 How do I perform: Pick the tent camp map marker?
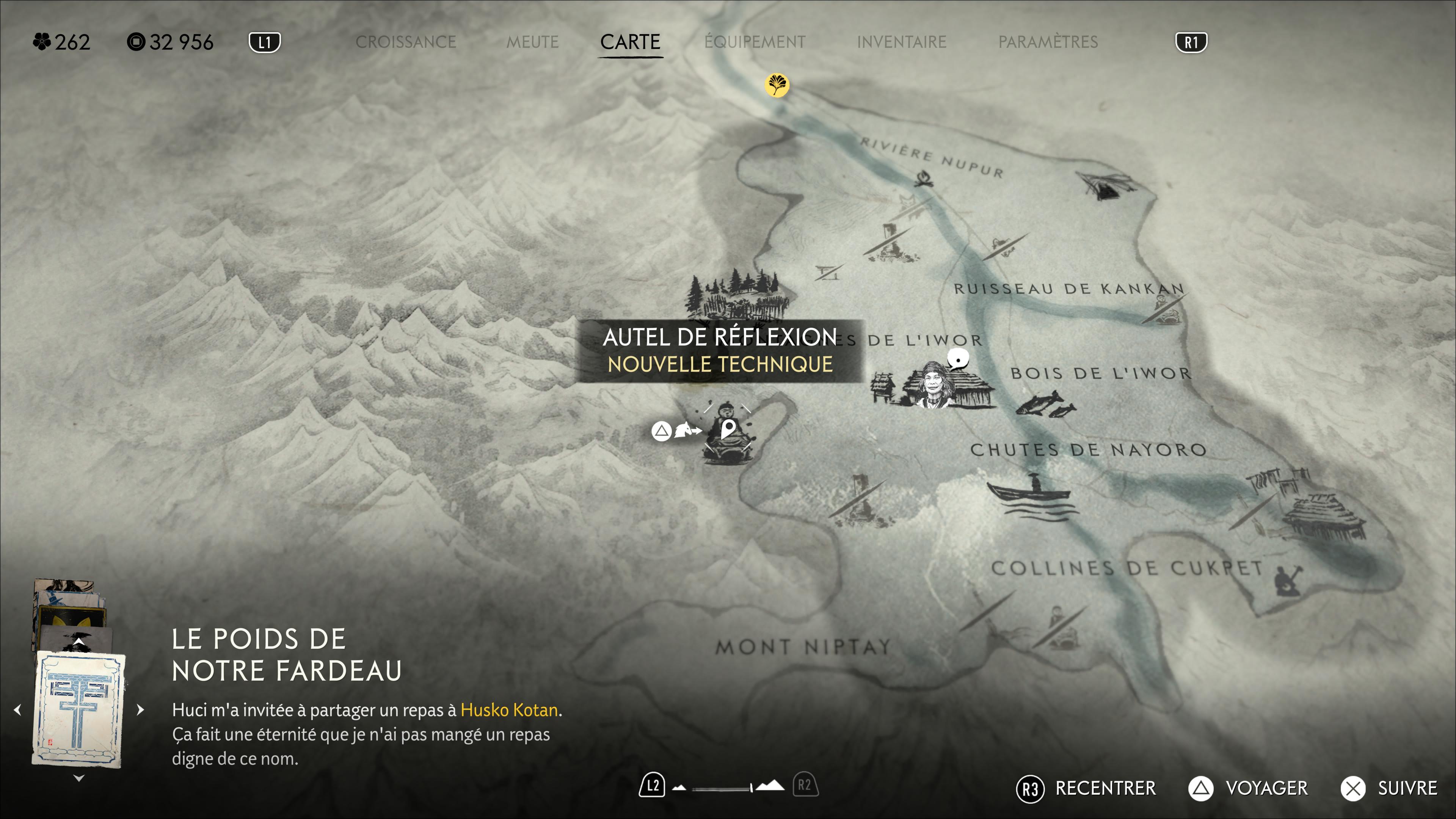1105,186
